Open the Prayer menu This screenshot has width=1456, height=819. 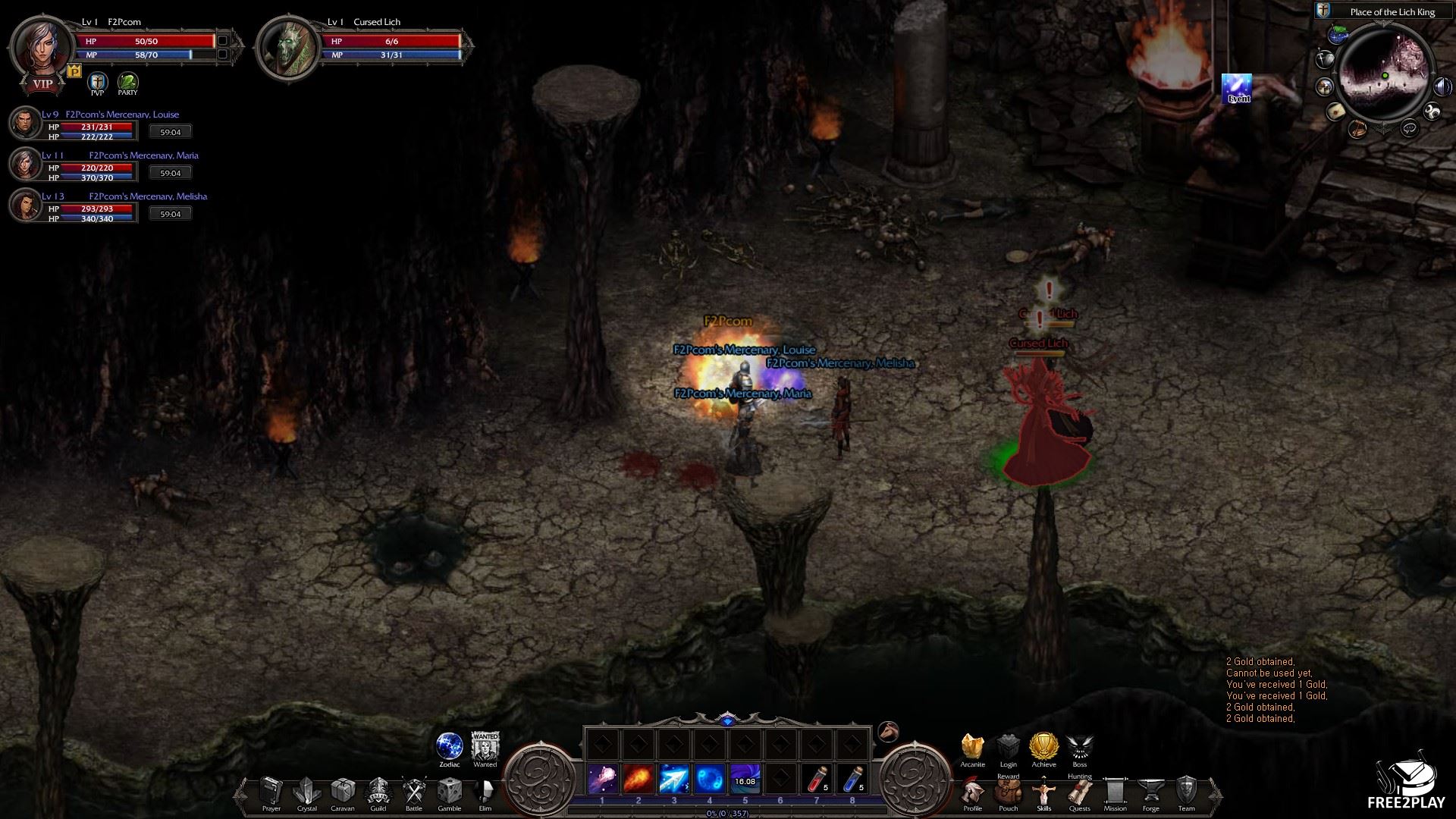[x=271, y=792]
